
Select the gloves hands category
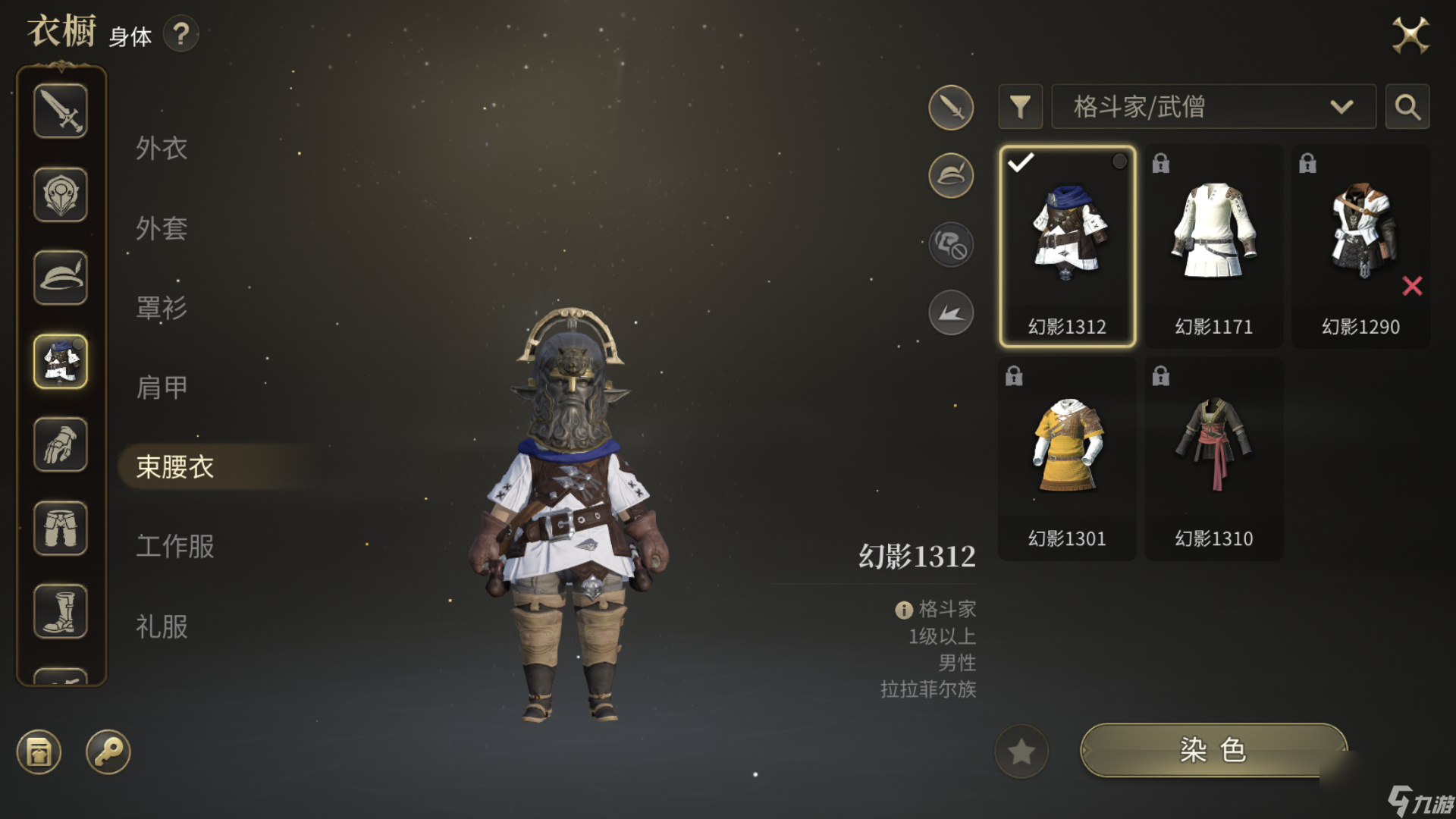click(x=61, y=445)
